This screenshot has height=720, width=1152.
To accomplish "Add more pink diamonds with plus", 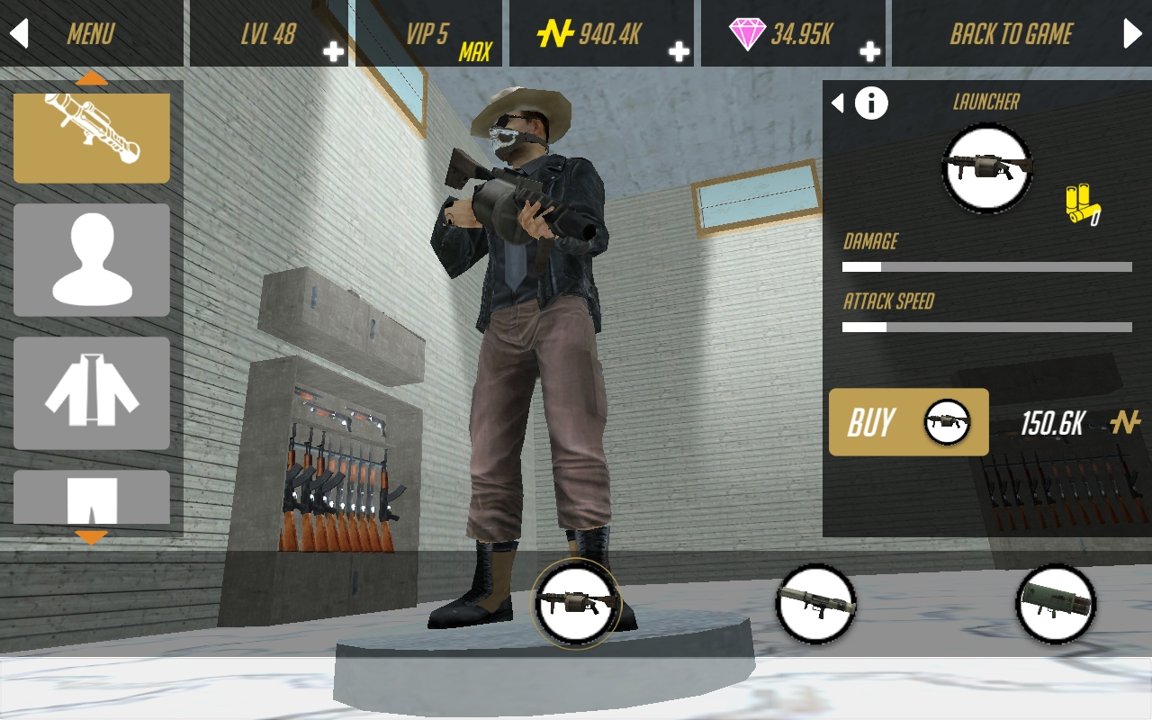I will point(870,51).
